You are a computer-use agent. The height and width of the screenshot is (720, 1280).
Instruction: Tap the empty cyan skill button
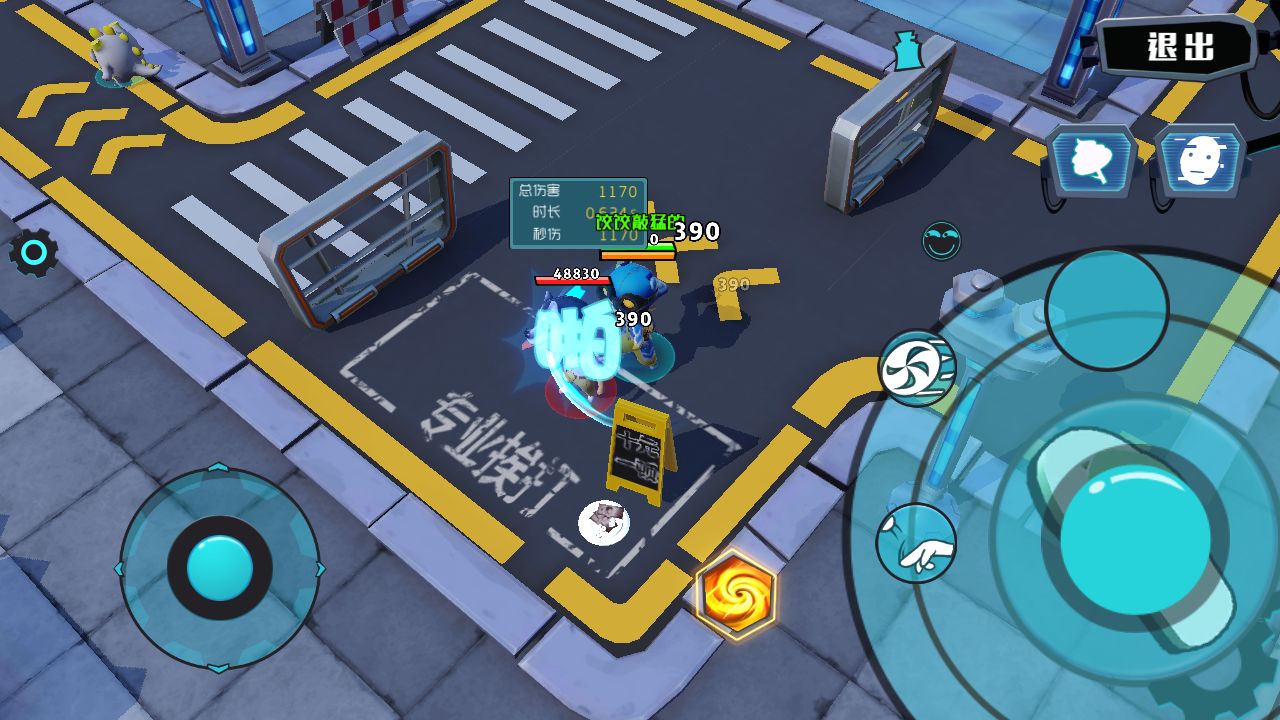1106,309
